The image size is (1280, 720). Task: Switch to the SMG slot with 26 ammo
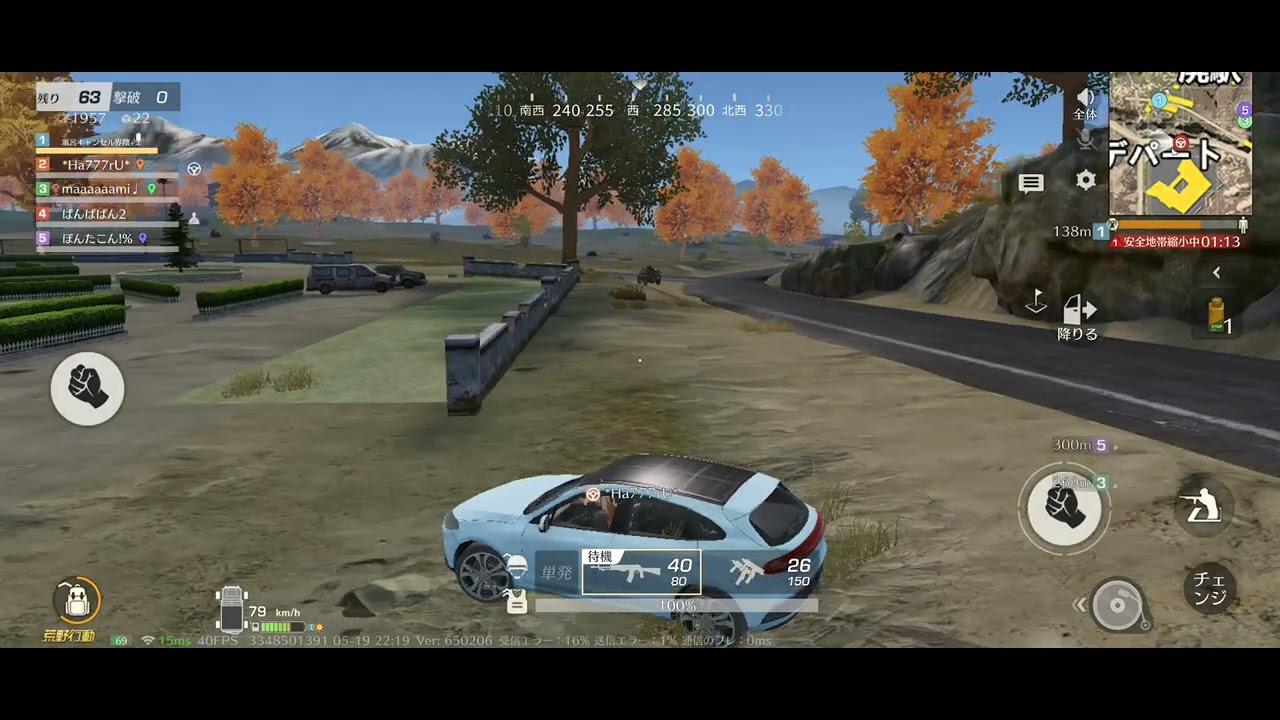point(768,572)
